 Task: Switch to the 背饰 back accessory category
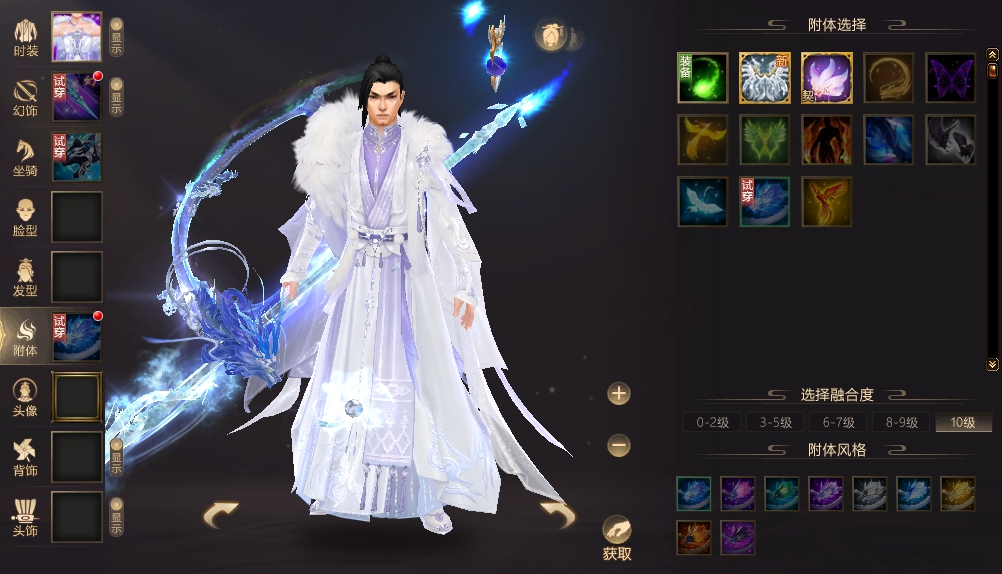(x=27, y=456)
